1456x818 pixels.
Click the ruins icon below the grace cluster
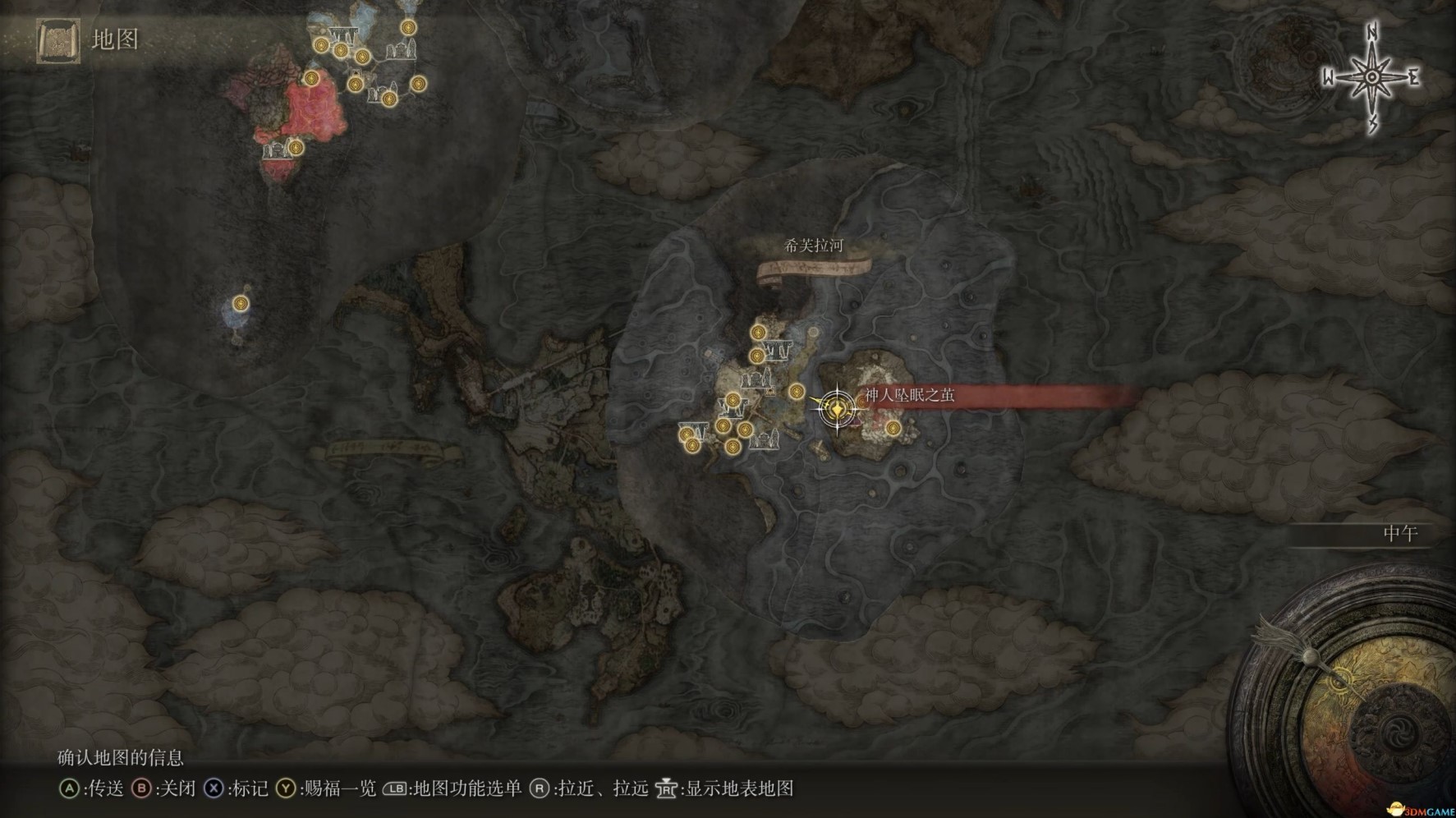click(763, 442)
